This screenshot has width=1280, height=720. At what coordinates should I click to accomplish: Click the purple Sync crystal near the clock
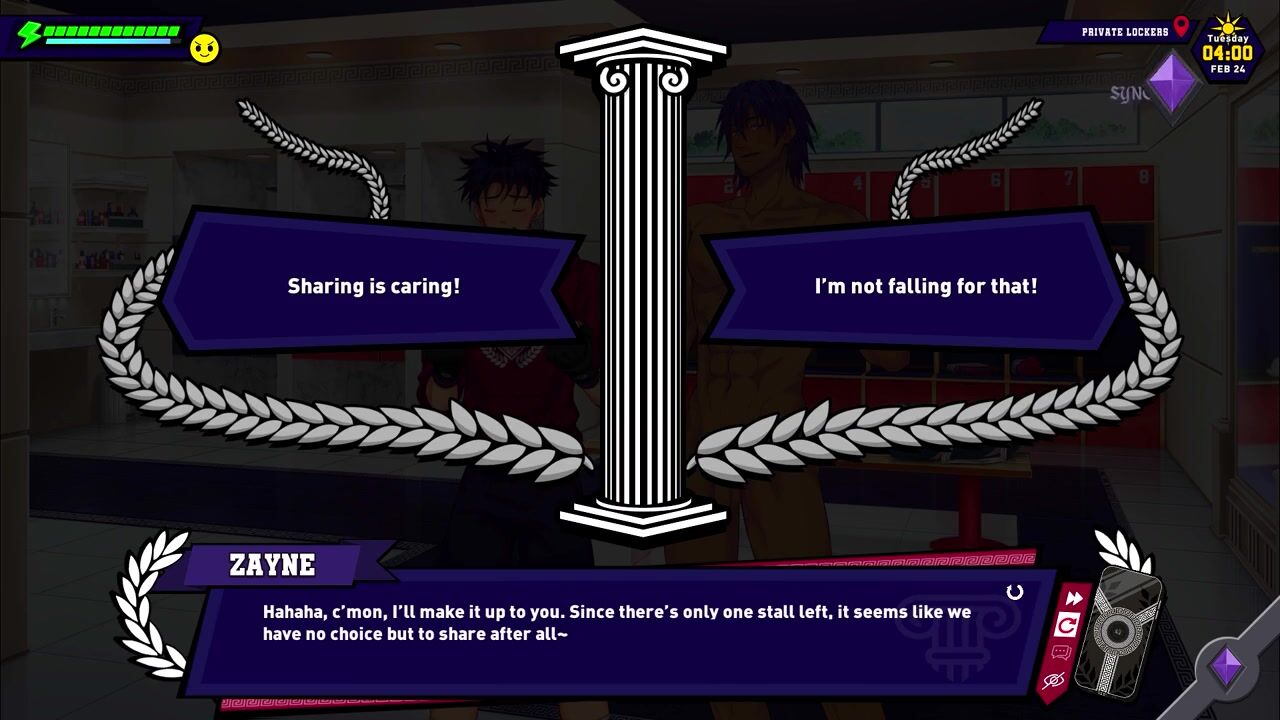tap(1173, 84)
